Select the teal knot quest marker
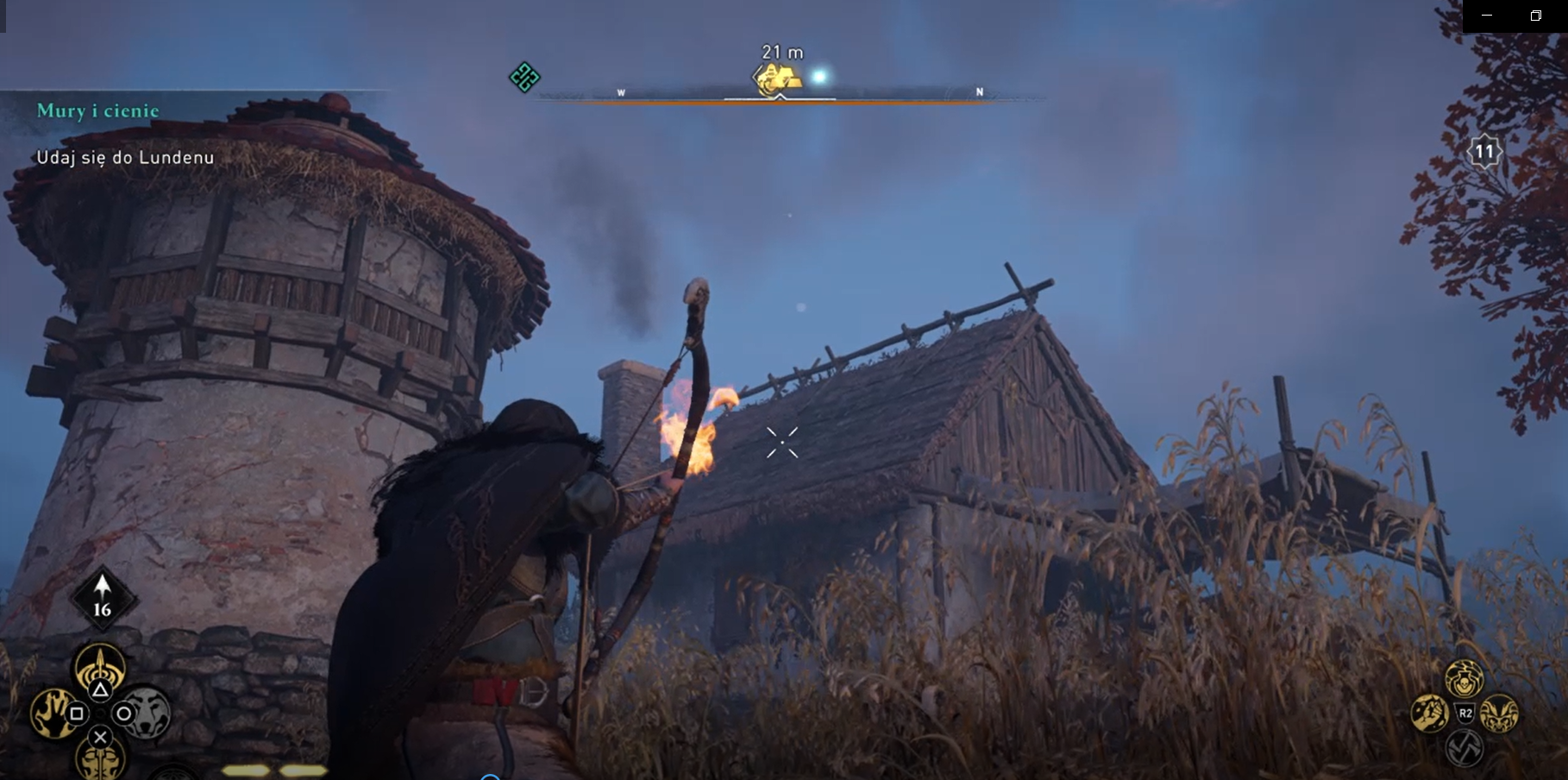The width and height of the screenshot is (1568, 780). pos(524,78)
